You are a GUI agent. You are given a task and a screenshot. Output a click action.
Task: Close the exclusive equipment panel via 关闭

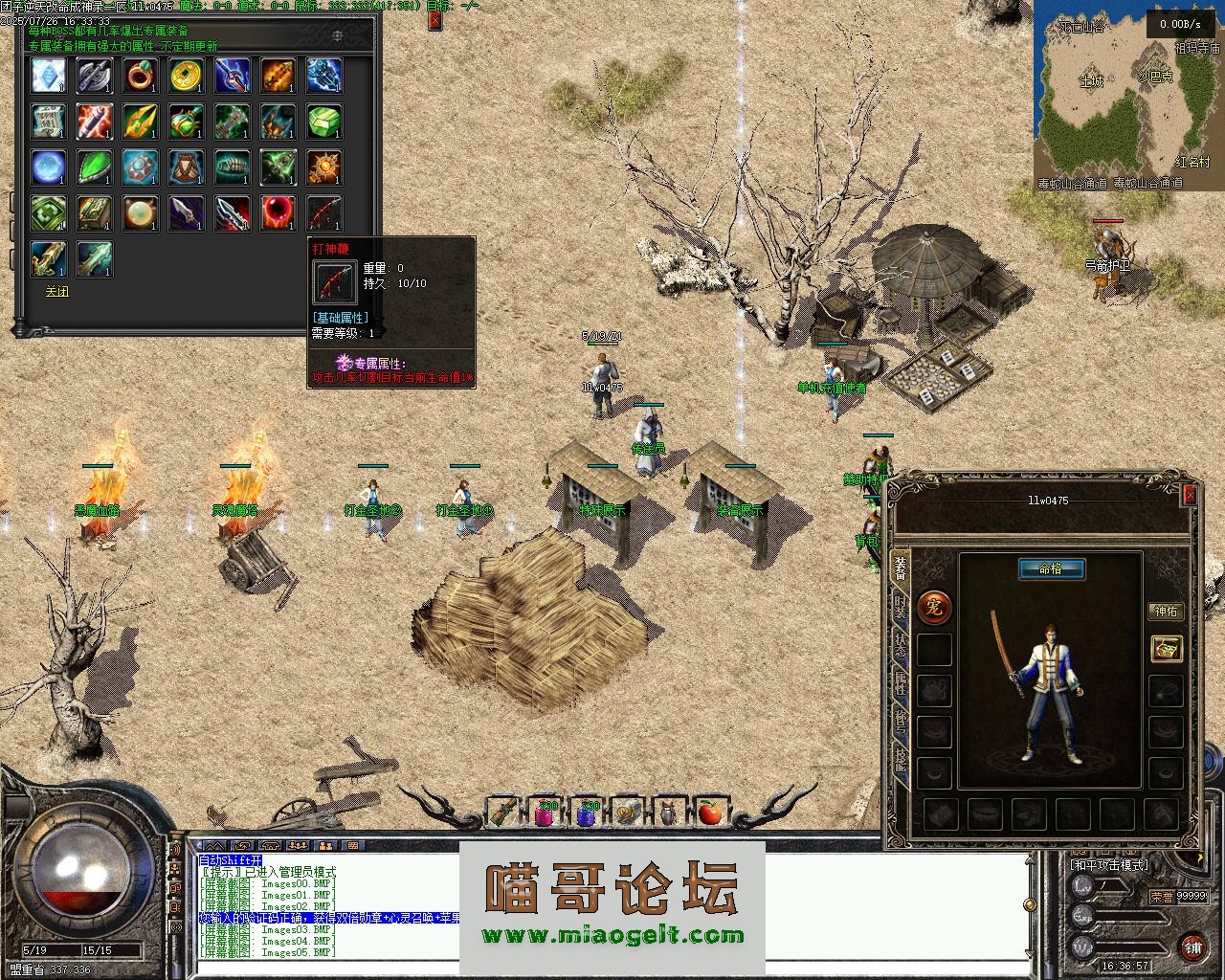pos(57,292)
